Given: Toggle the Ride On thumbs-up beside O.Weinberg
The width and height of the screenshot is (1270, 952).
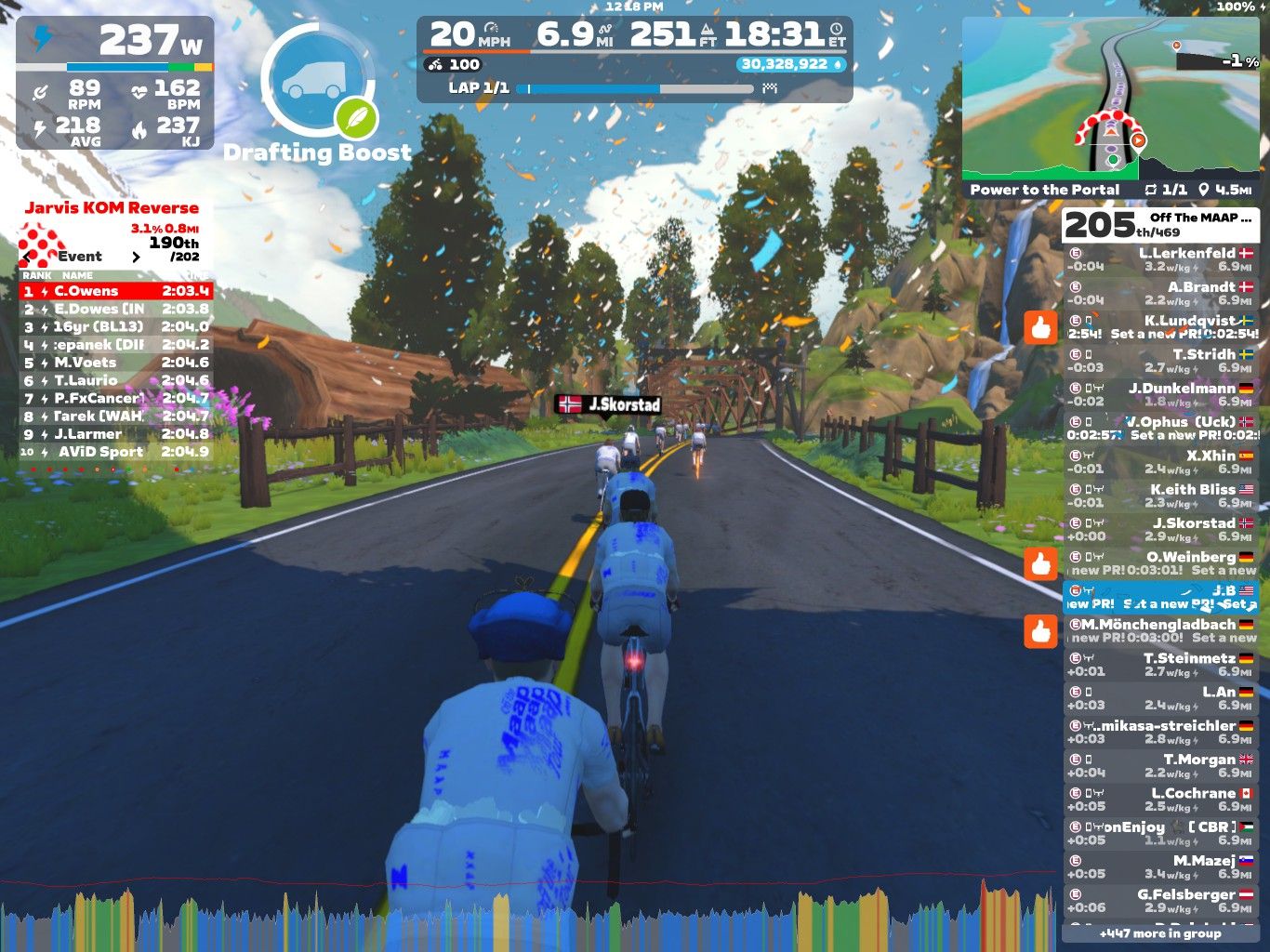Looking at the screenshot, I should pyautogui.click(x=1041, y=563).
